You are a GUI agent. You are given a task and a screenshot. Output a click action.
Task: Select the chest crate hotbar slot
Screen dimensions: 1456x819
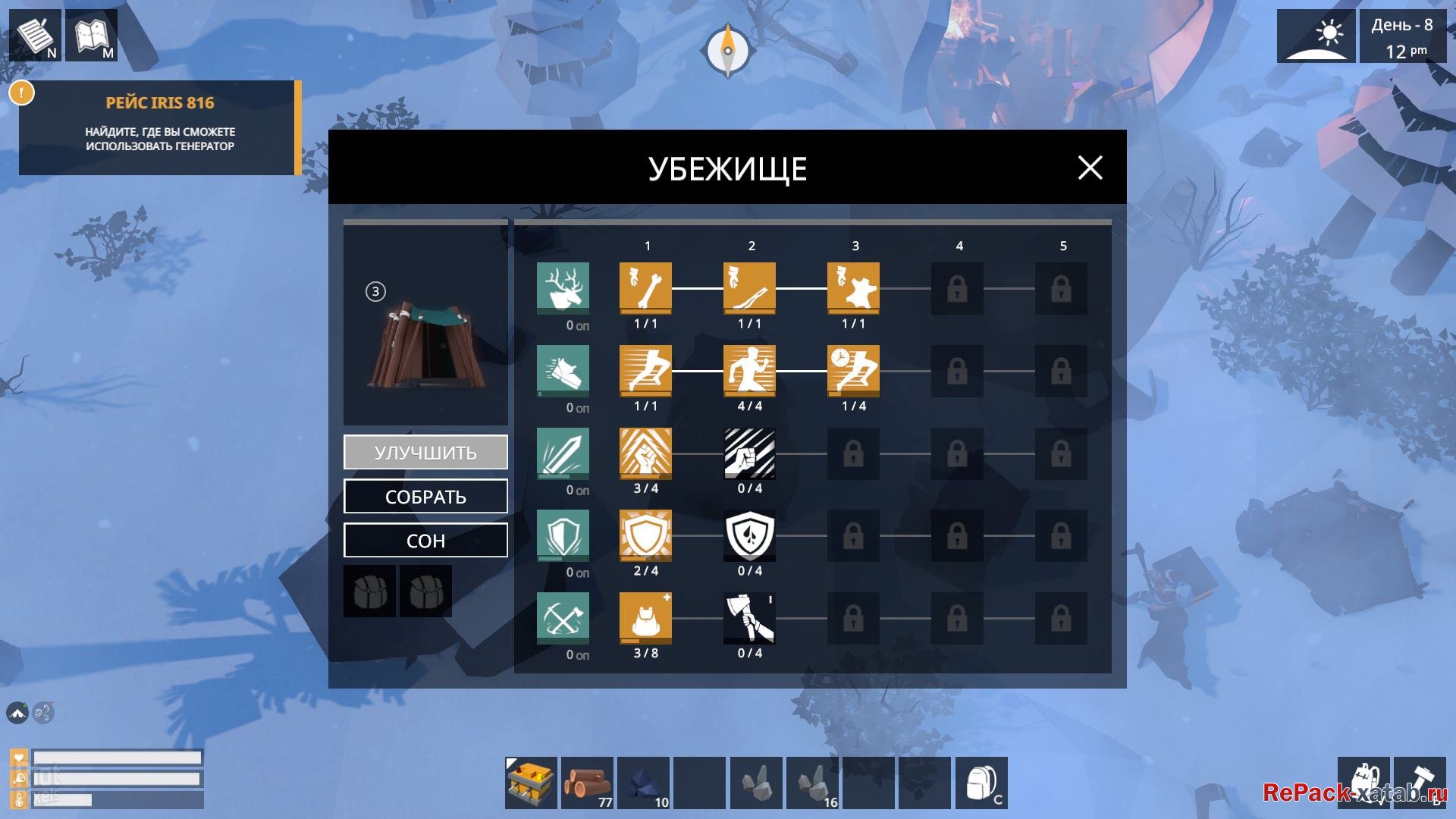pos(532,783)
